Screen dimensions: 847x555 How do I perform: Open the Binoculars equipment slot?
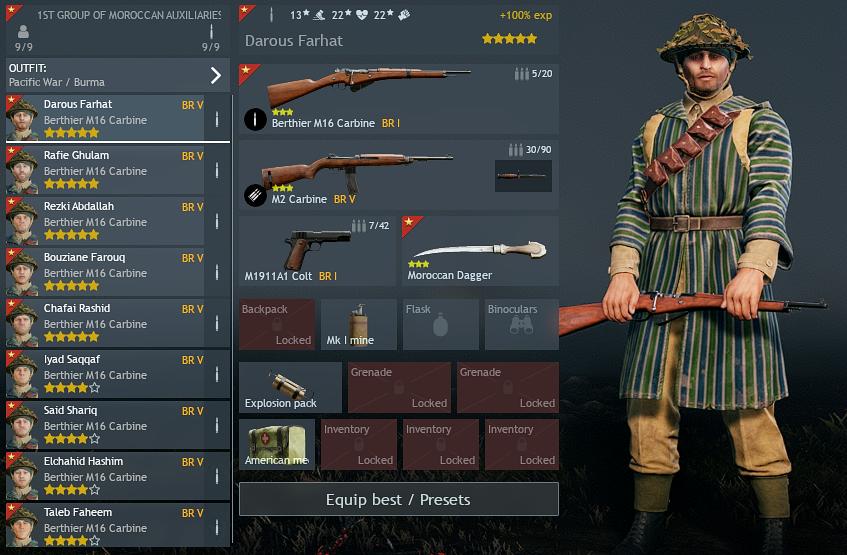pos(521,325)
